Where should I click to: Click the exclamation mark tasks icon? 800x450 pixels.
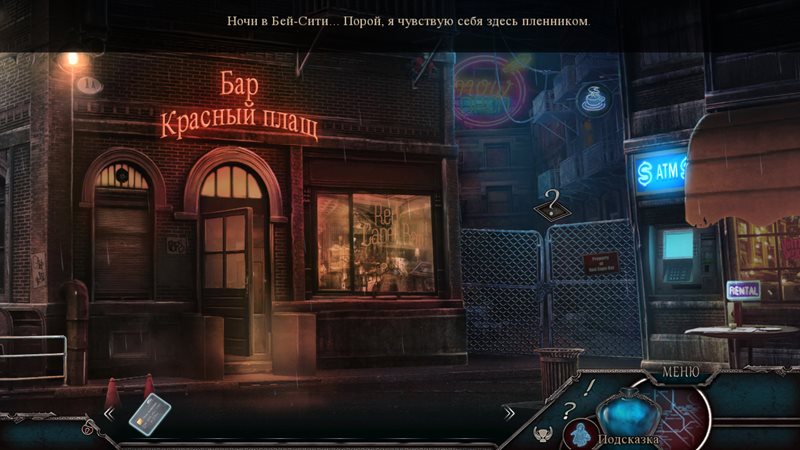(x=590, y=386)
